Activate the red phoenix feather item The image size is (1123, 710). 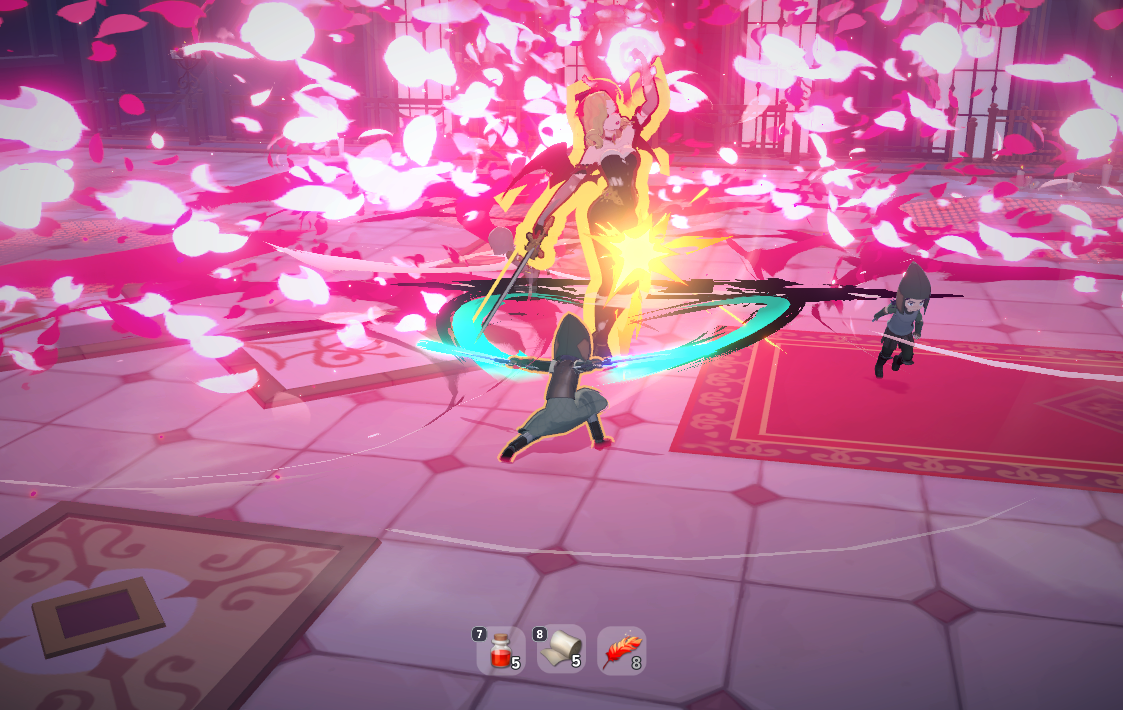[x=621, y=651]
